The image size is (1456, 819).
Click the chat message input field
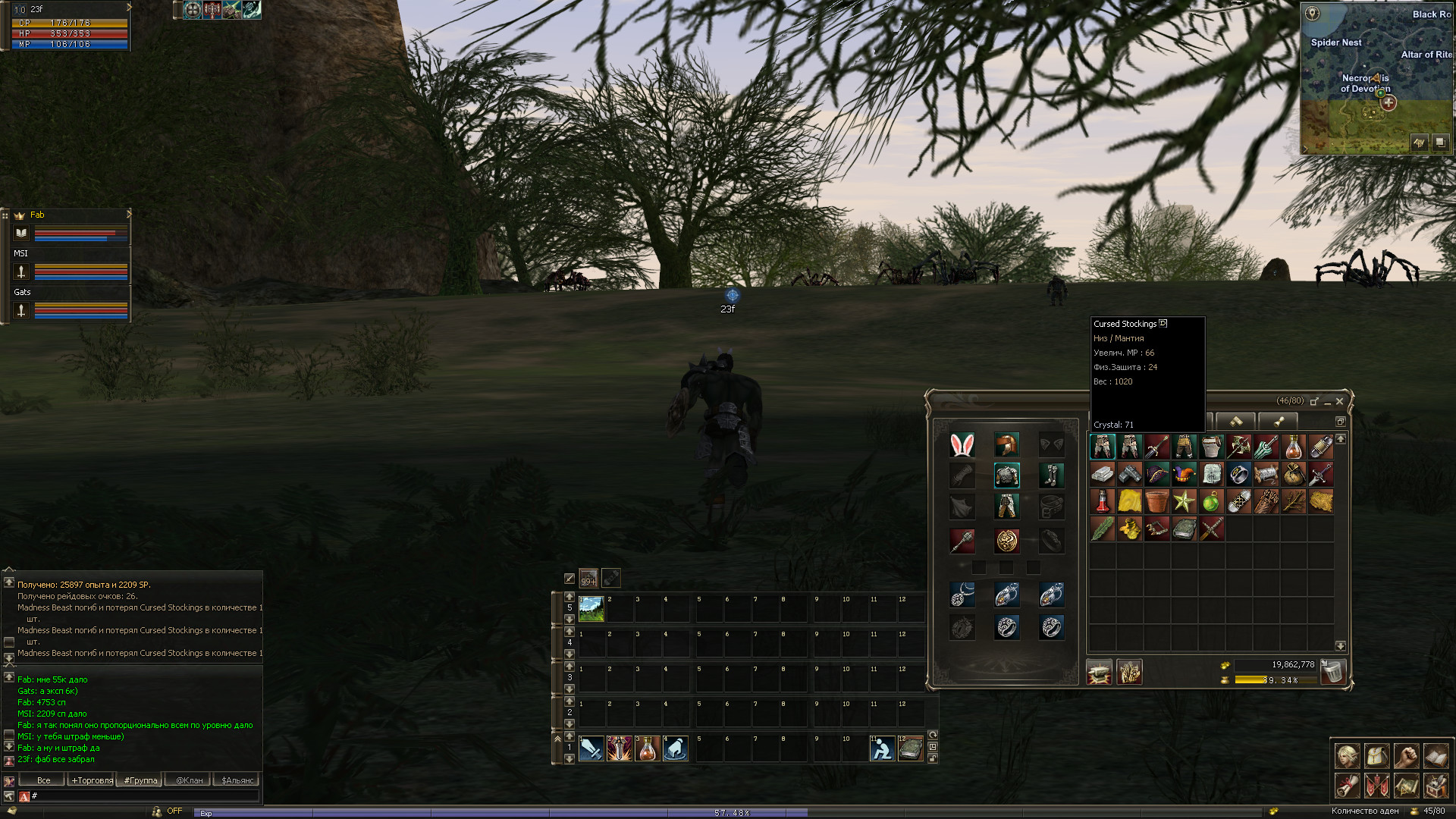click(144, 796)
